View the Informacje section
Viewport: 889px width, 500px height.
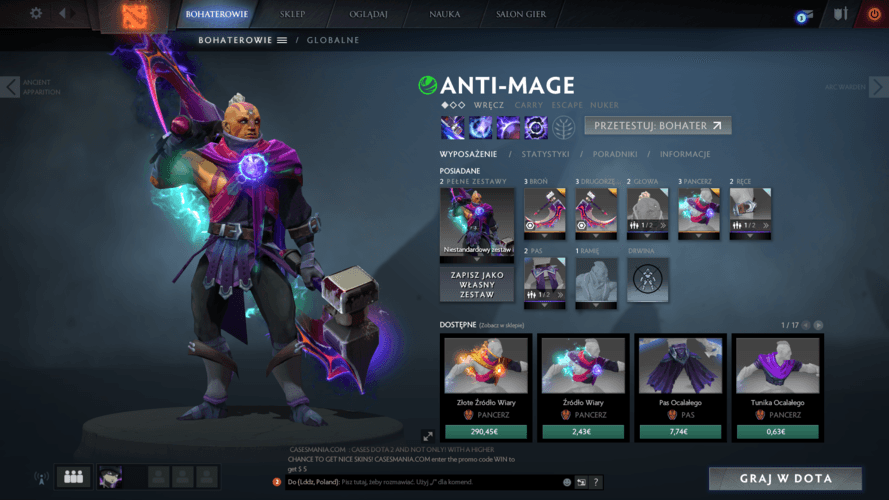tap(684, 154)
